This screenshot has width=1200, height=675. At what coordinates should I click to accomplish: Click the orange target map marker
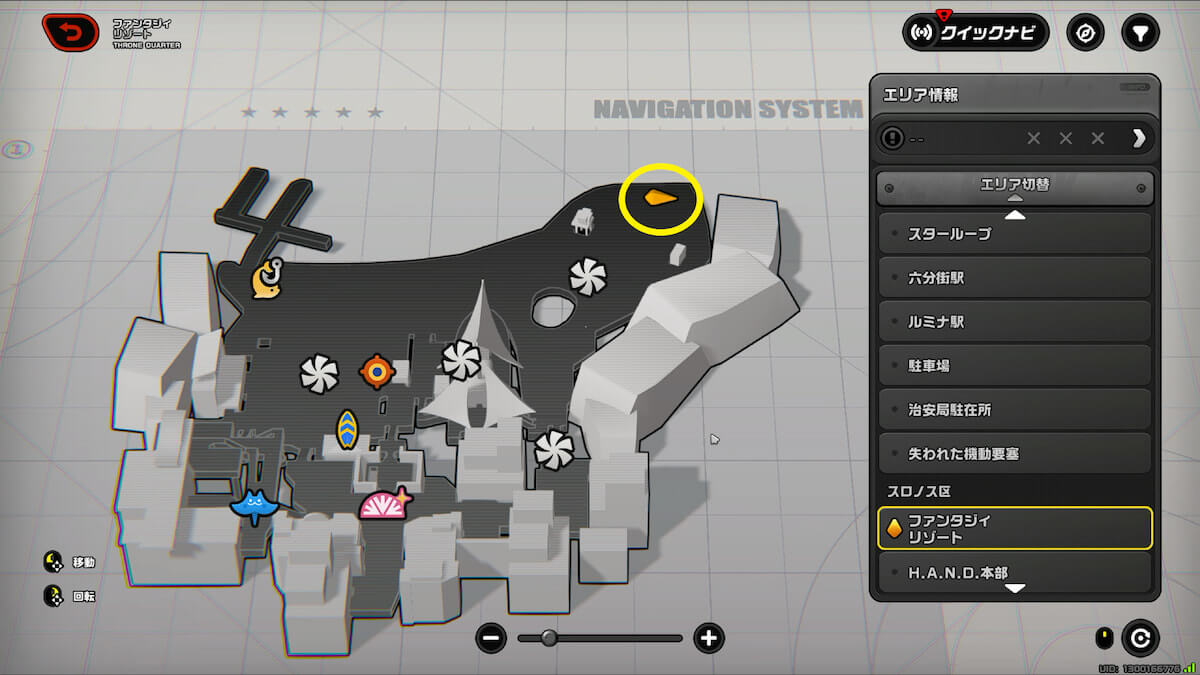(377, 372)
